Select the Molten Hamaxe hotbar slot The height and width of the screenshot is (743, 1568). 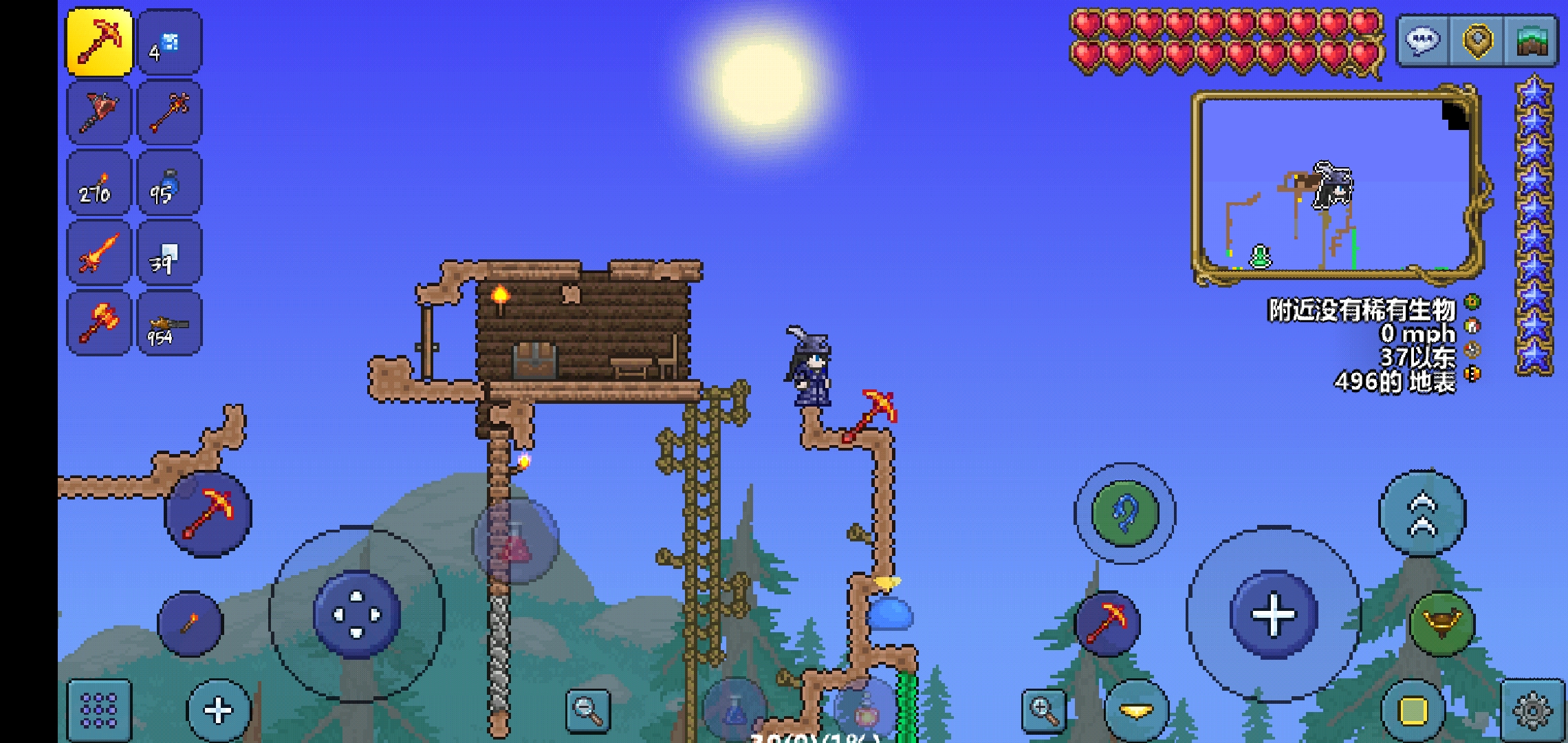[x=99, y=324]
